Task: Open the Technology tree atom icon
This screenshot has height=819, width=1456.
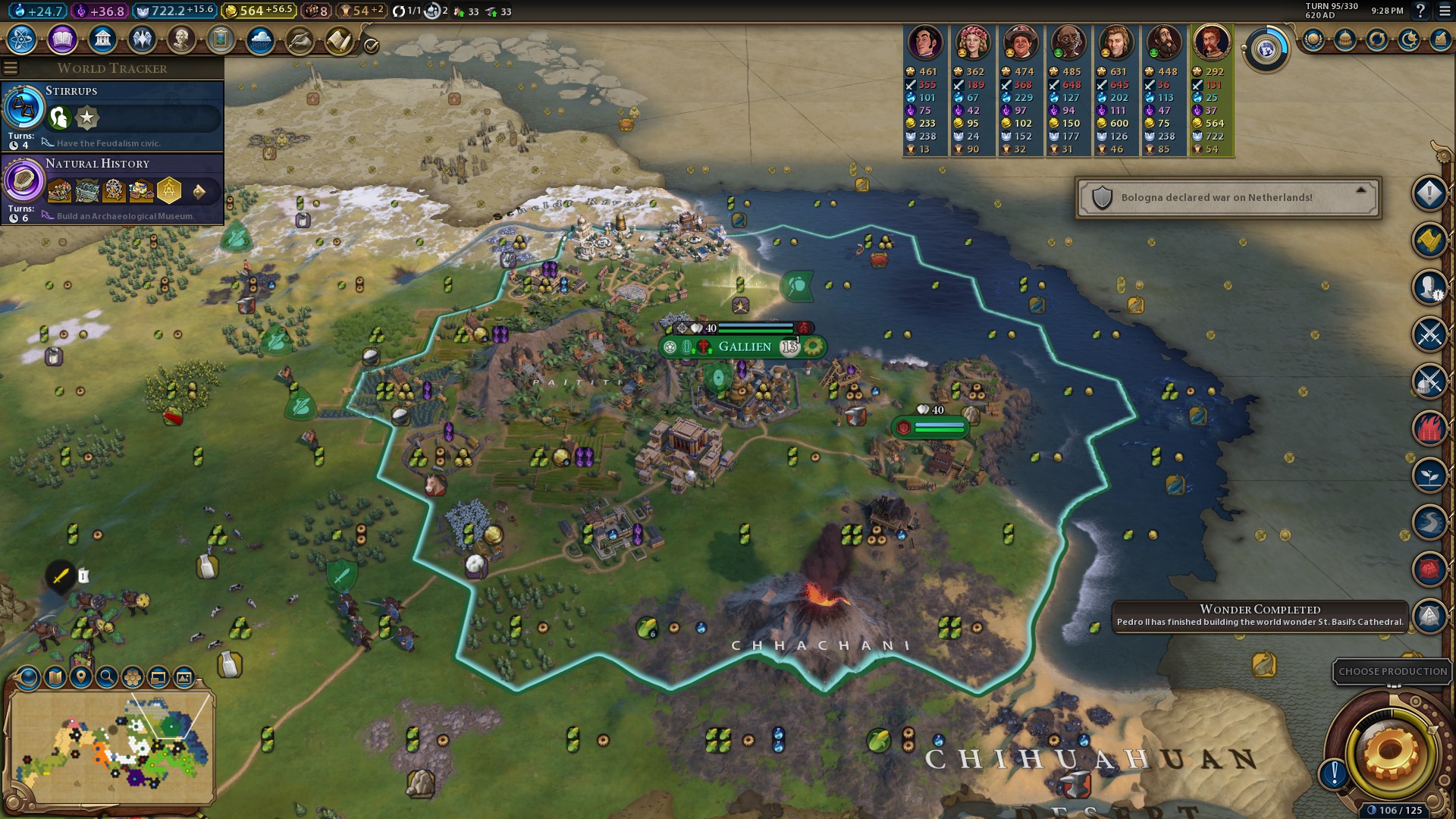Action: pyautogui.click(x=22, y=39)
